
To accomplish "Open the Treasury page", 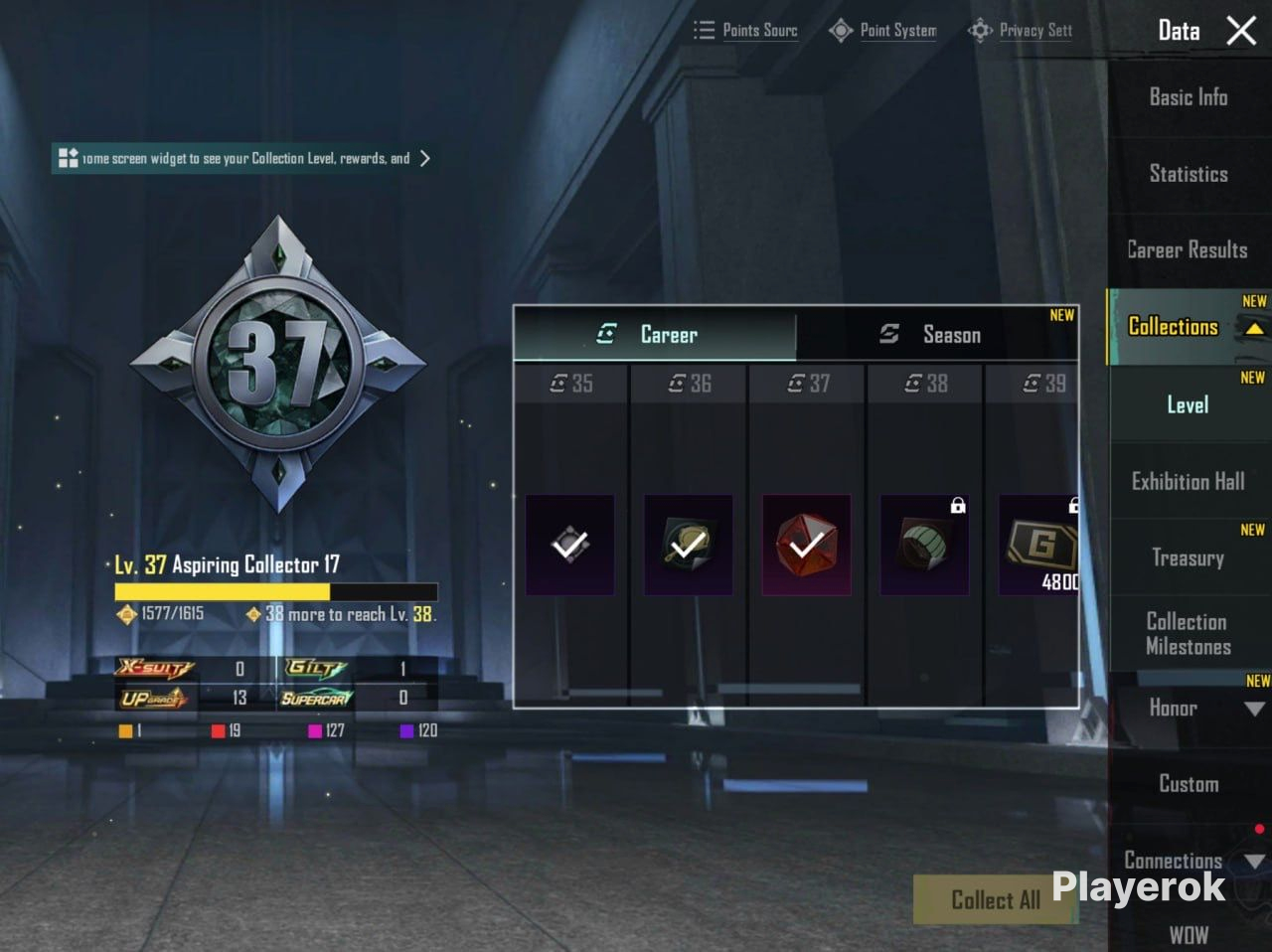I will coord(1188,557).
